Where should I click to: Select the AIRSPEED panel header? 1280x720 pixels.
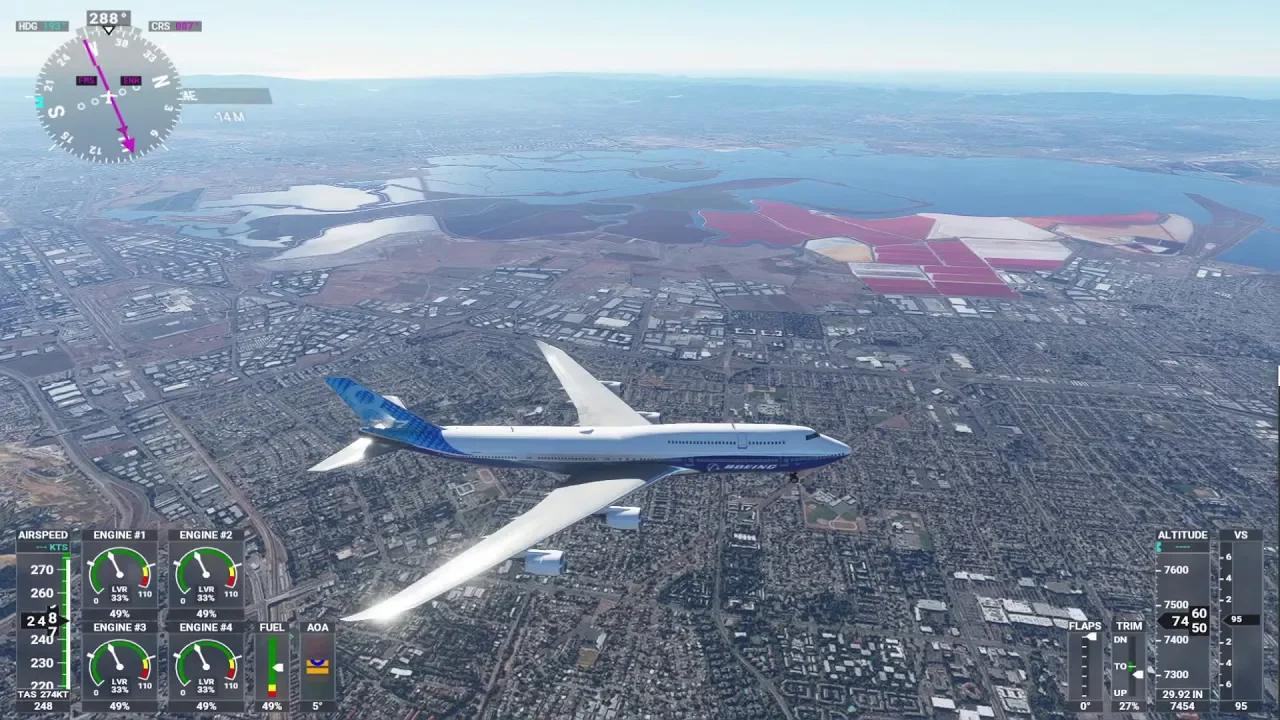click(x=43, y=534)
